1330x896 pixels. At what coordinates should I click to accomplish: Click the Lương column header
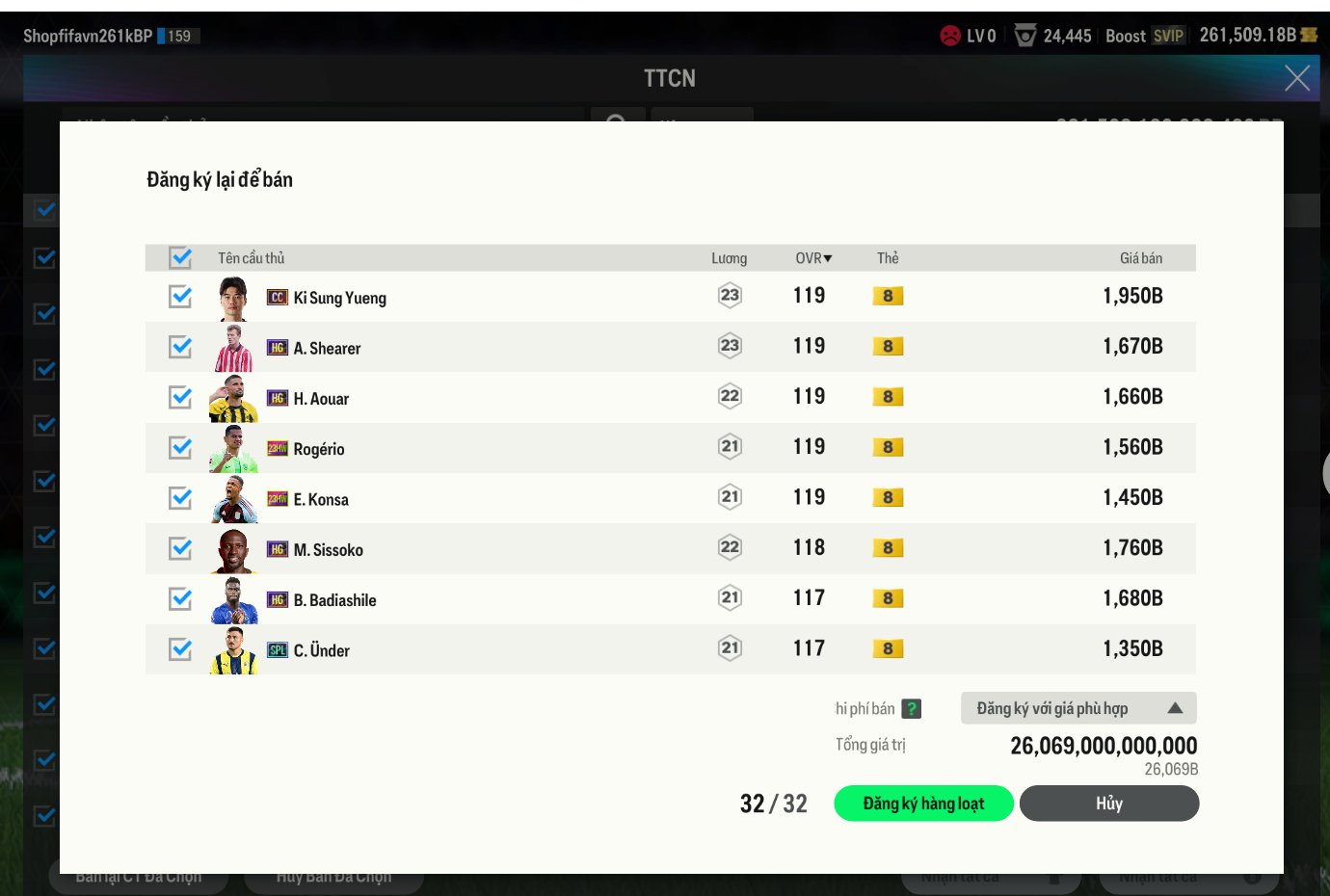click(729, 258)
